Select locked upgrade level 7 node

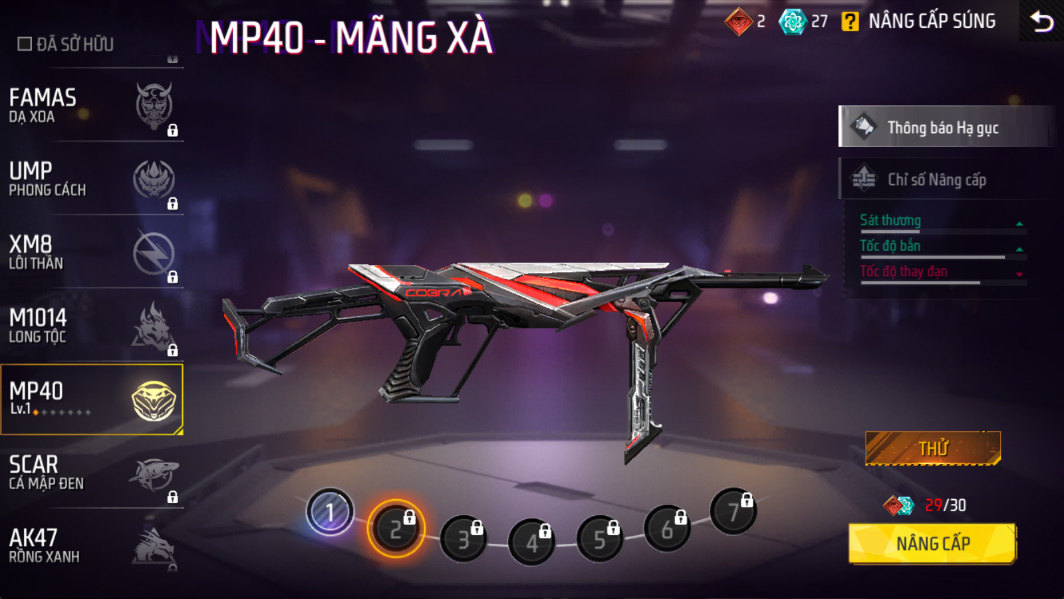click(733, 512)
